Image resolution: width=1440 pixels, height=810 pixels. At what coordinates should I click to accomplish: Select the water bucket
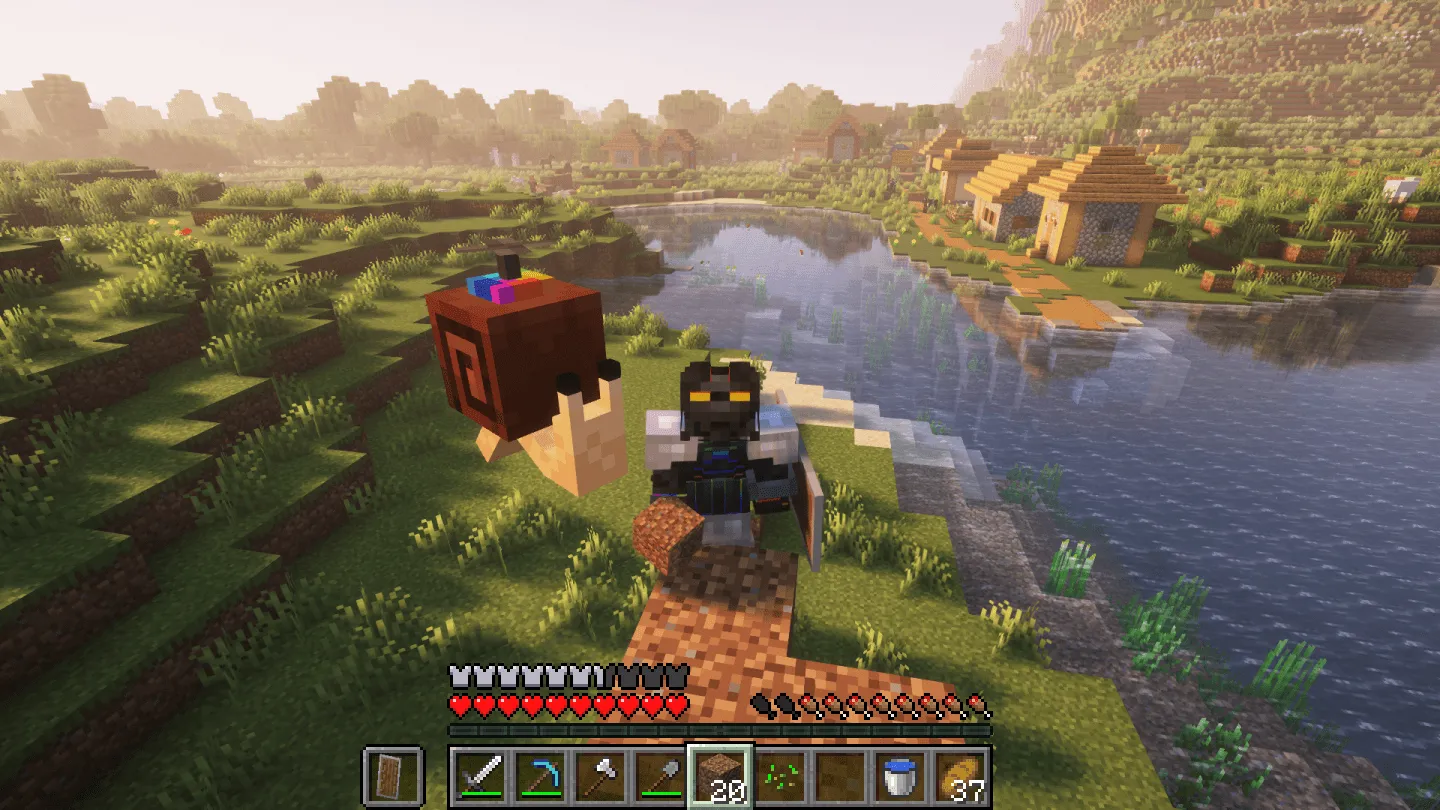pos(898,774)
